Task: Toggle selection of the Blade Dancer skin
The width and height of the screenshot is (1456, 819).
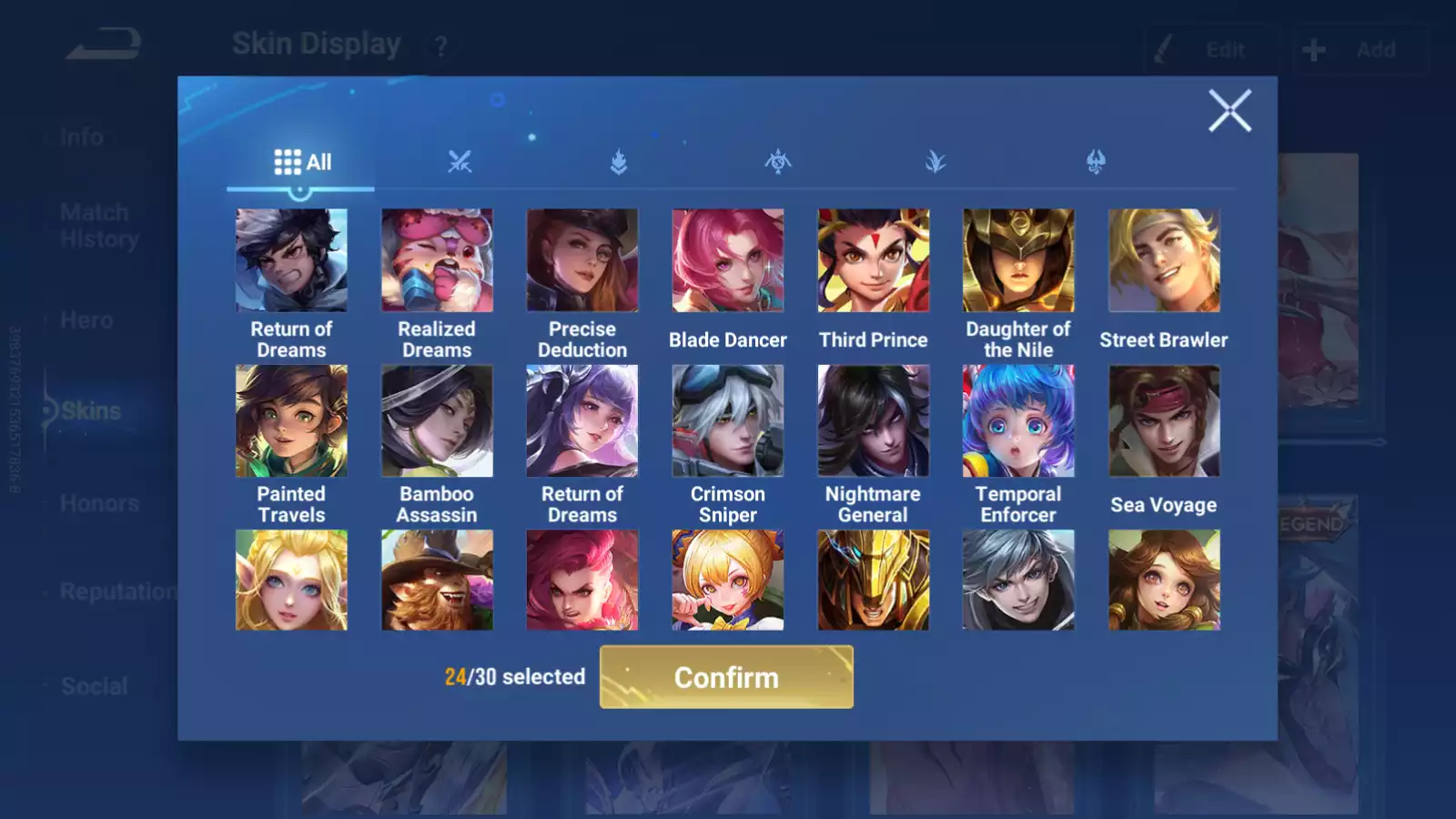Action: [728, 260]
